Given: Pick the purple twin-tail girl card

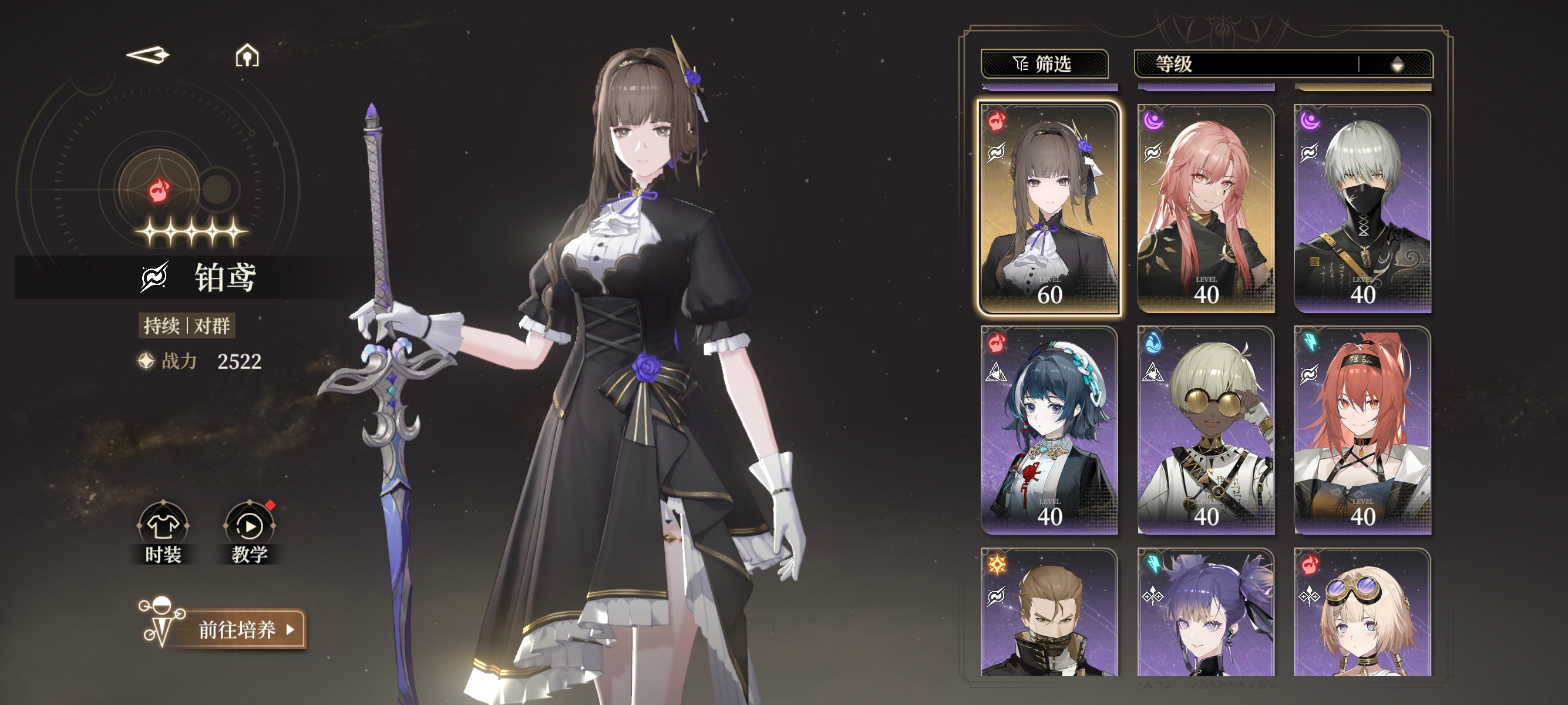Looking at the screenshot, I should pyautogui.click(x=1206, y=612).
